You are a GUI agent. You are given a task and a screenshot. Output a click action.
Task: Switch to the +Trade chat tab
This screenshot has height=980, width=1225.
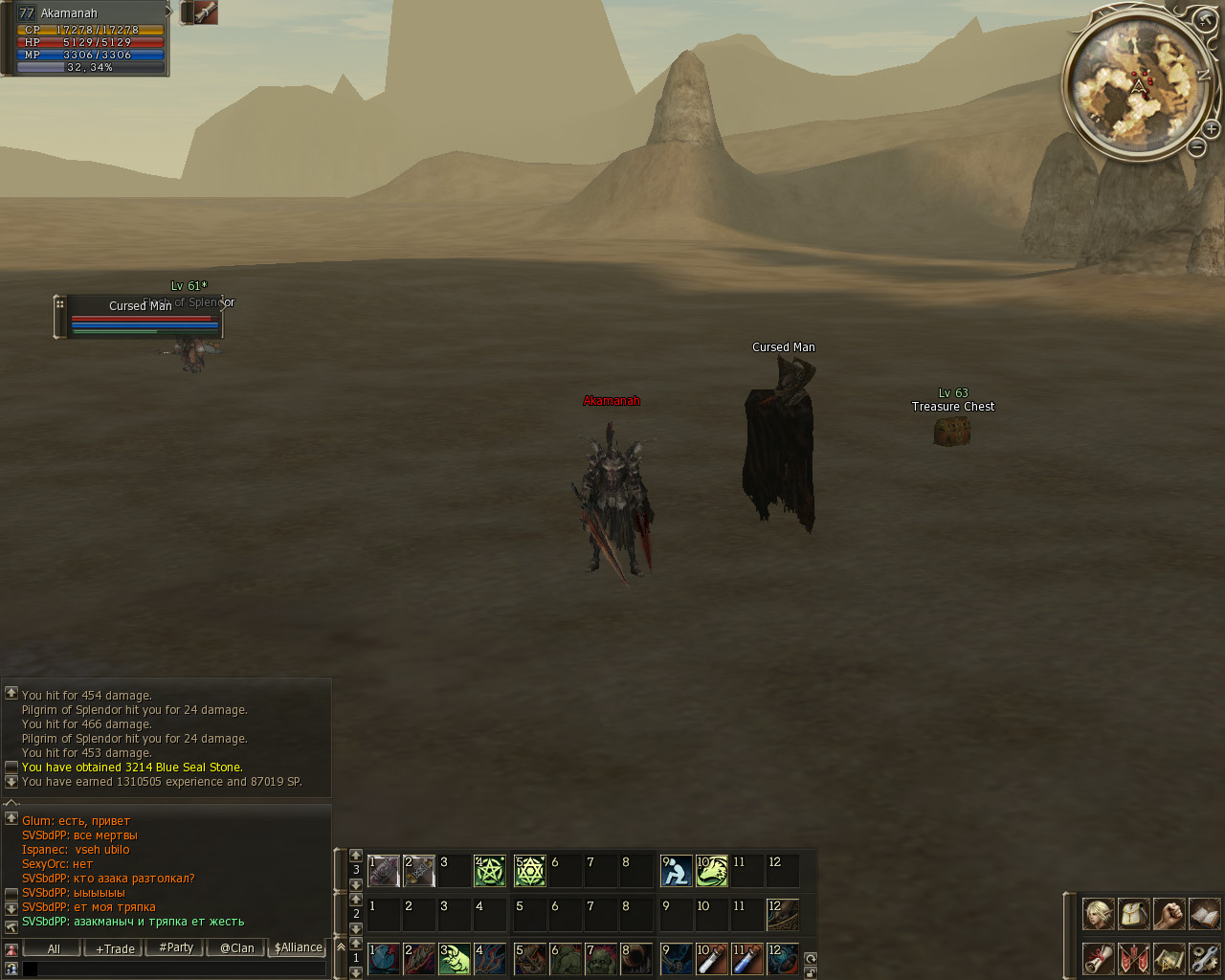[x=115, y=948]
